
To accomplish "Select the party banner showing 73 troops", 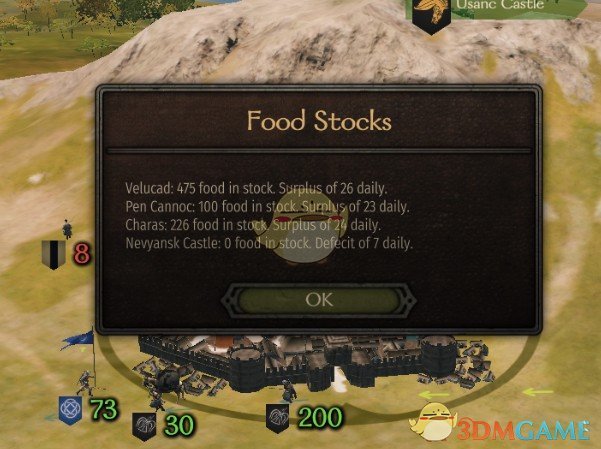I will pyautogui.click(x=70, y=408).
